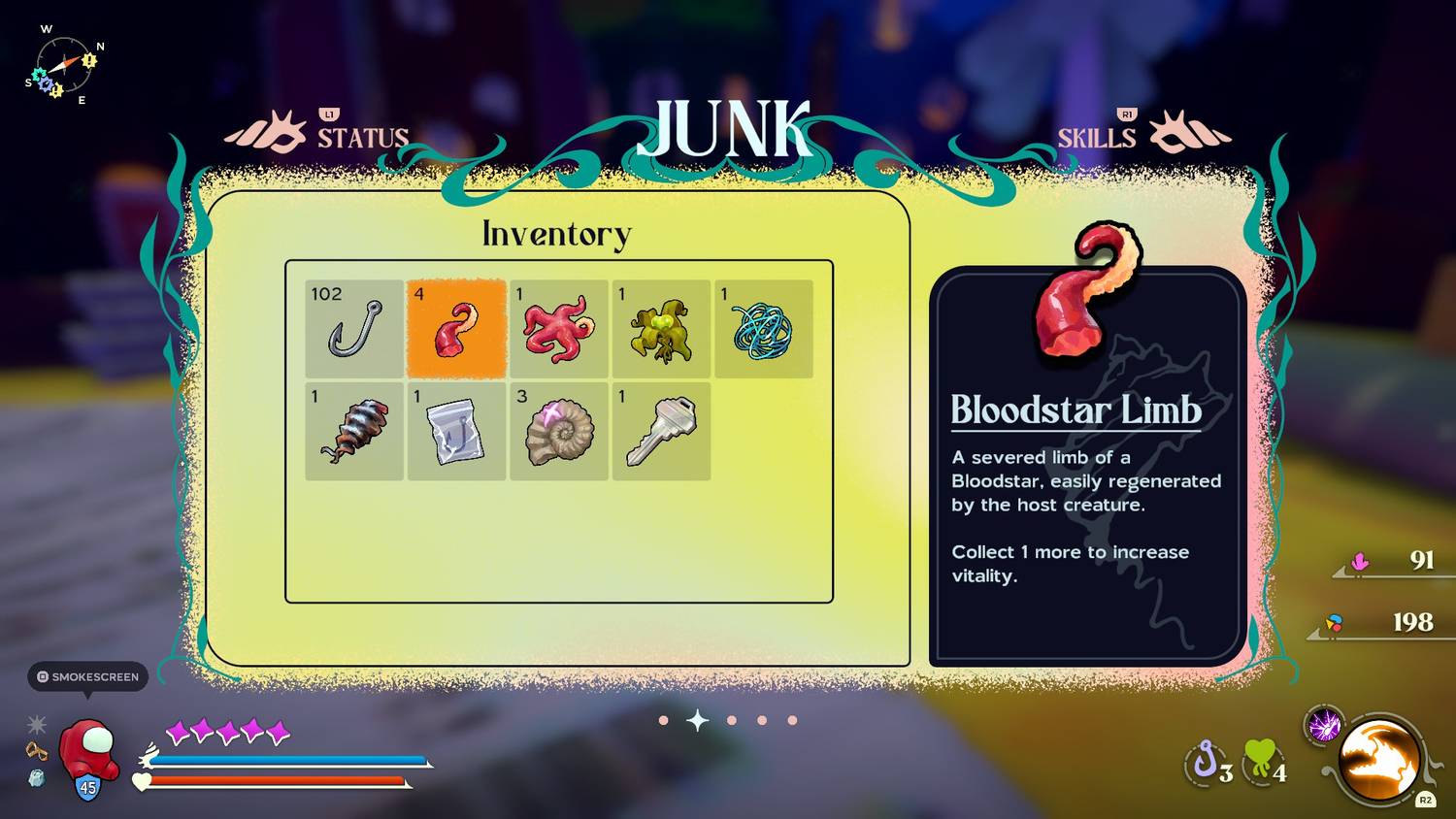Screen dimensions: 1456x819
Task: Pick the silver key item
Action: coord(661,432)
